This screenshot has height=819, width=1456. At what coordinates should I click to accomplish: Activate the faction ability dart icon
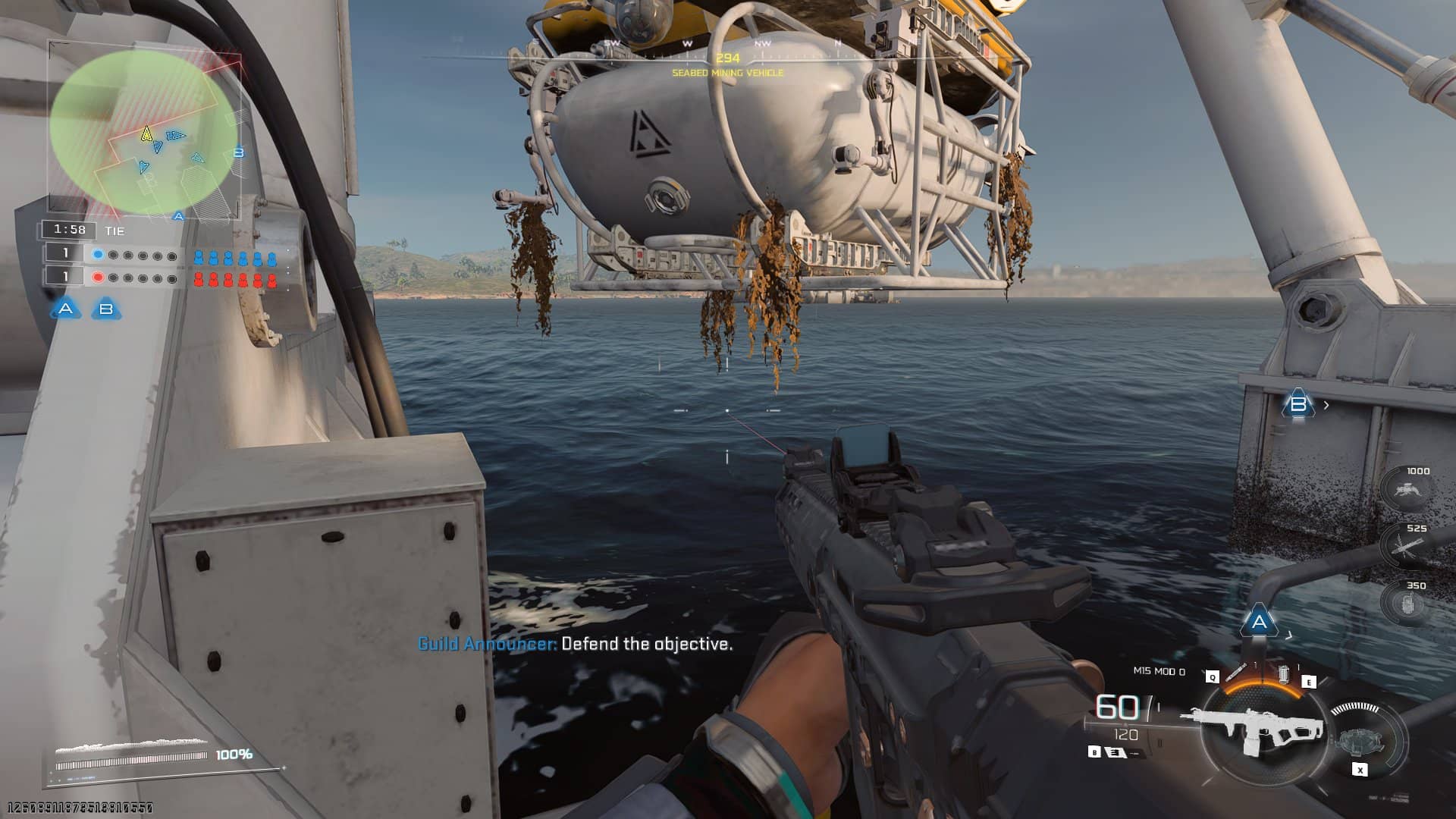pos(1235,673)
